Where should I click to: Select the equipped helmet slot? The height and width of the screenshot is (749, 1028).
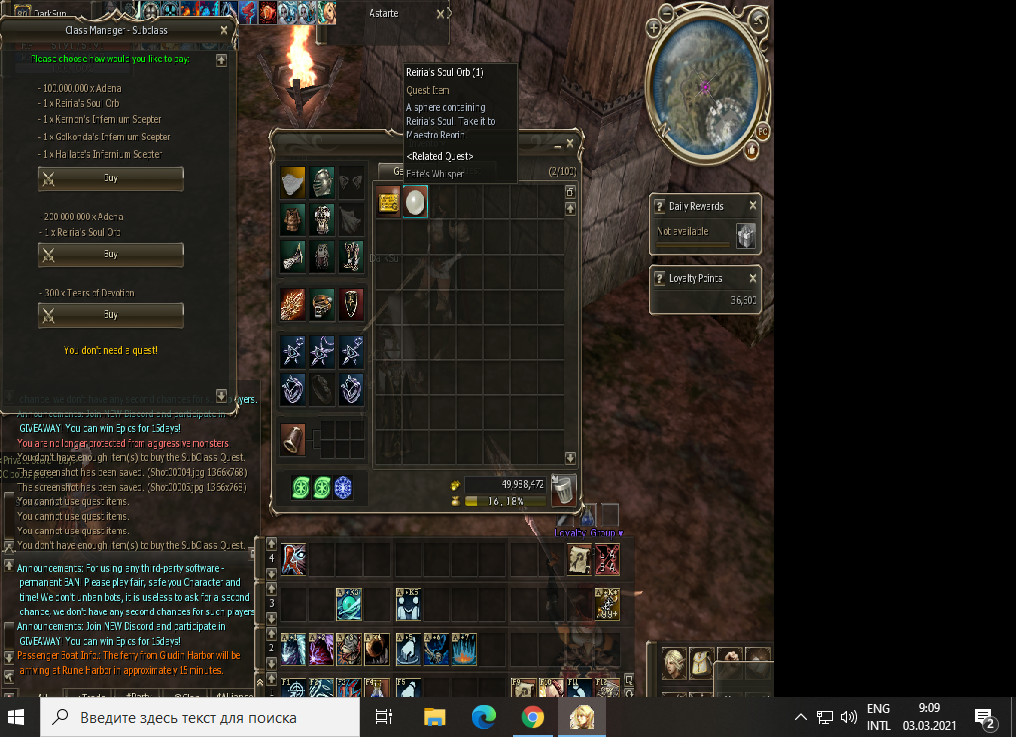click(x=322, y=182)
